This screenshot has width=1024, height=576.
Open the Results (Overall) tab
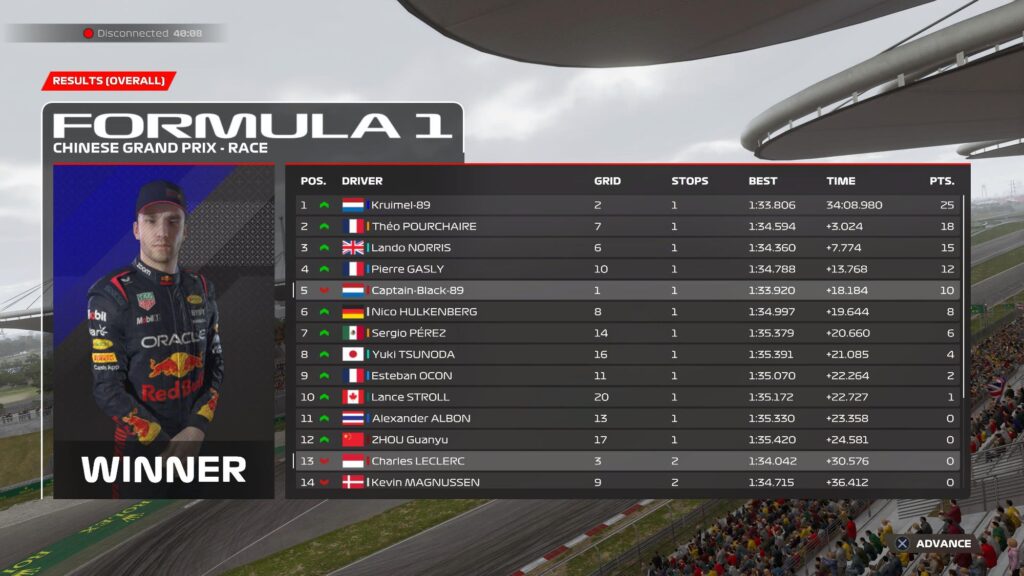tap(109, 81)
